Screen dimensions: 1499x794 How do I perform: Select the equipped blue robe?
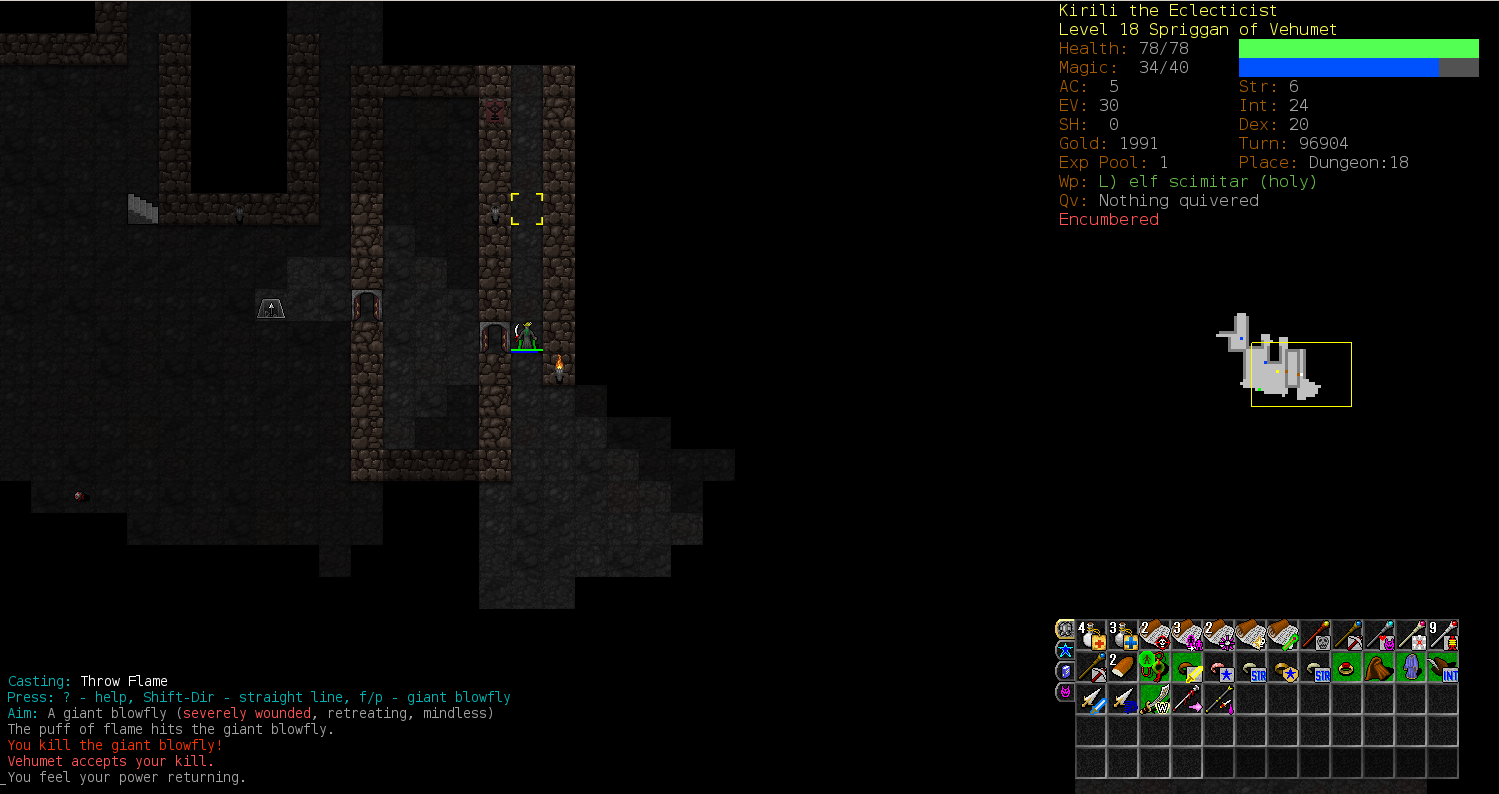pos(1411,667)
